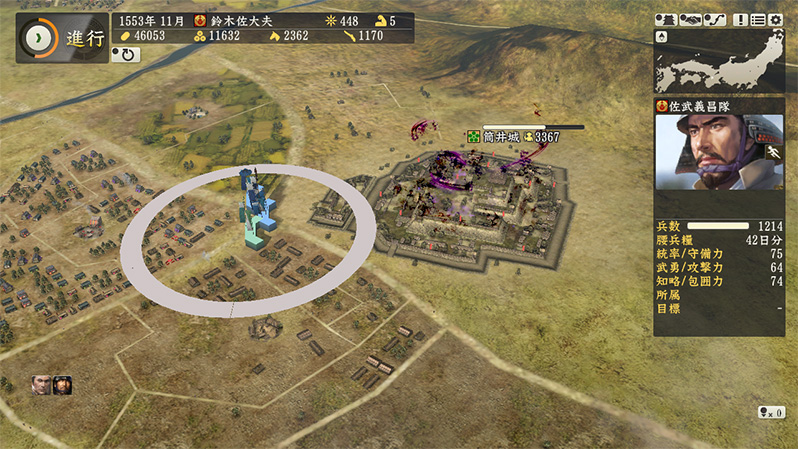Open the diplomacy handshake icon
The image size is (798, 449).
pyautogui.click(x=689, y=20)
